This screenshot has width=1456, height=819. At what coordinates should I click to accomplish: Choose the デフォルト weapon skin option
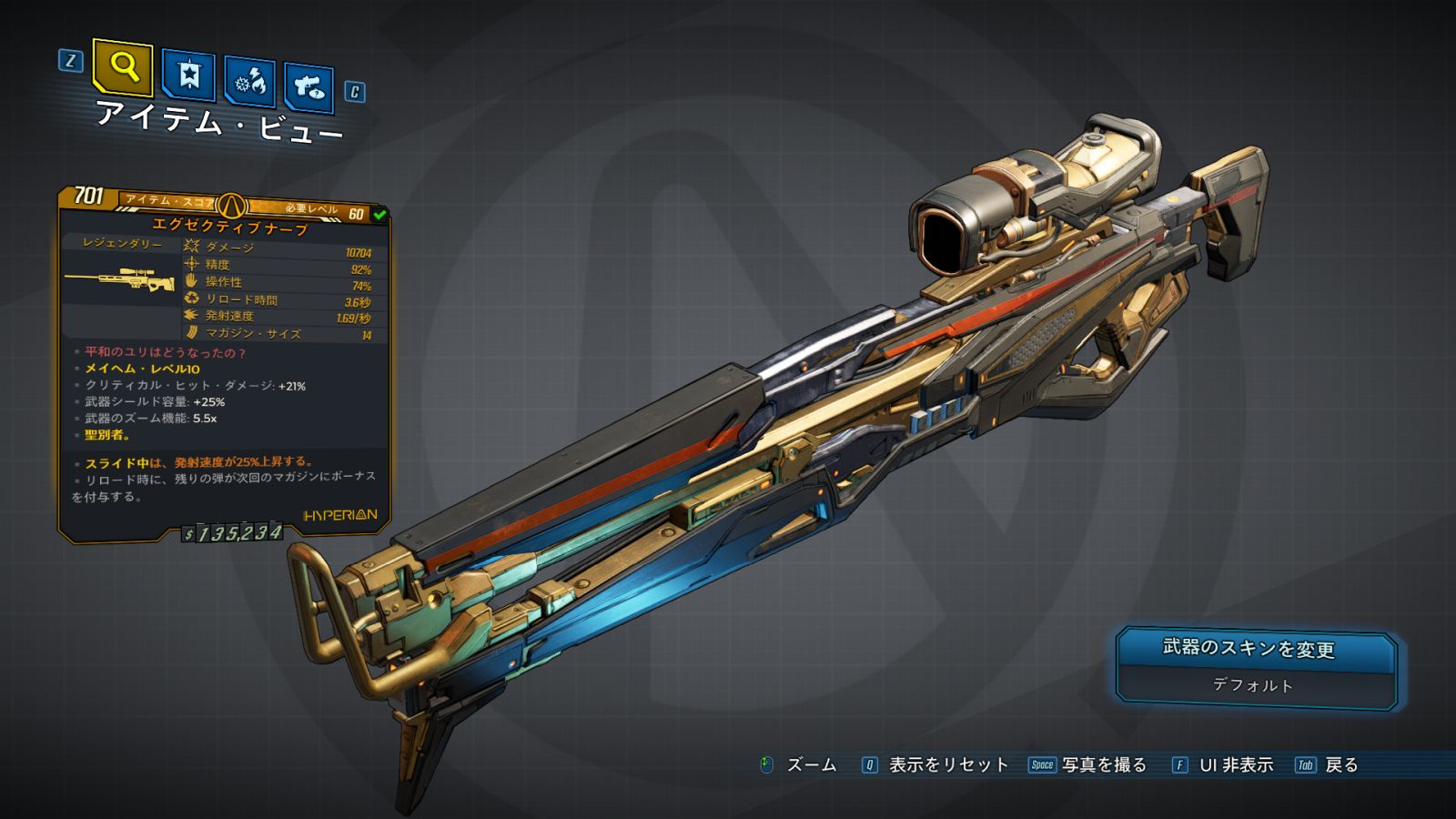point(1252,685)
